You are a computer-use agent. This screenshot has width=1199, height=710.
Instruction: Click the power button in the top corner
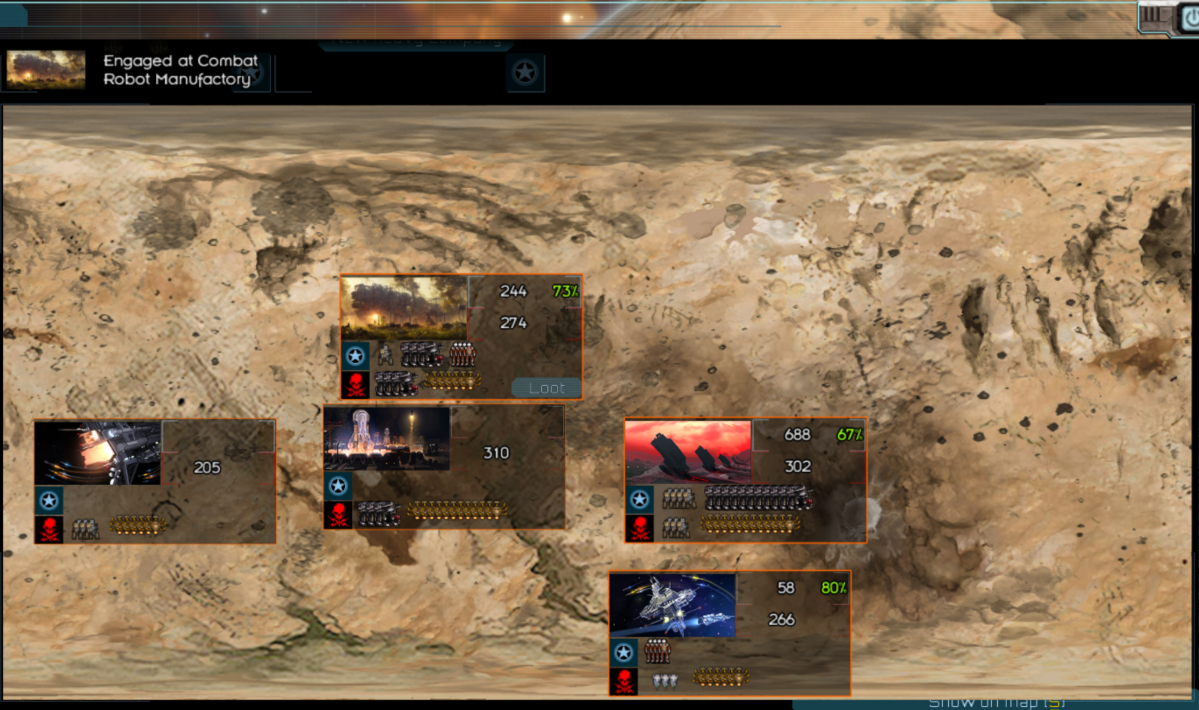[1188, 17]
